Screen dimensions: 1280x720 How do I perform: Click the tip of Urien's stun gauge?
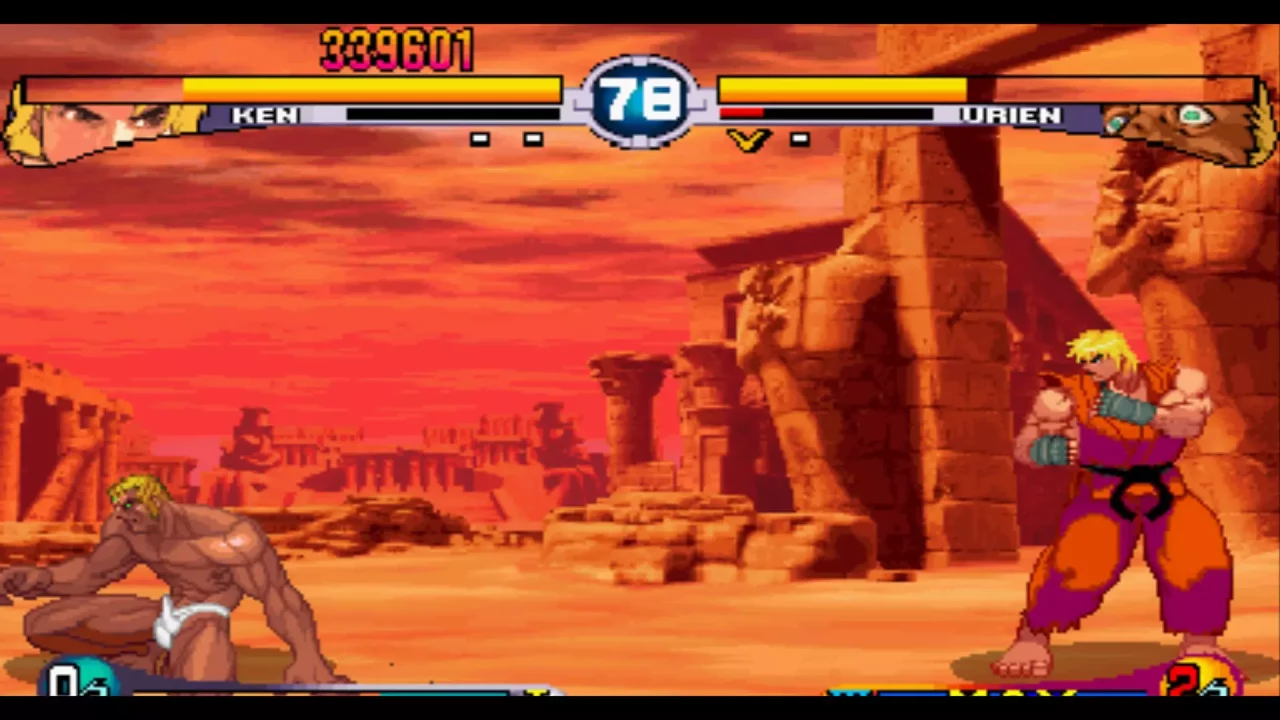tap(930, 114)
